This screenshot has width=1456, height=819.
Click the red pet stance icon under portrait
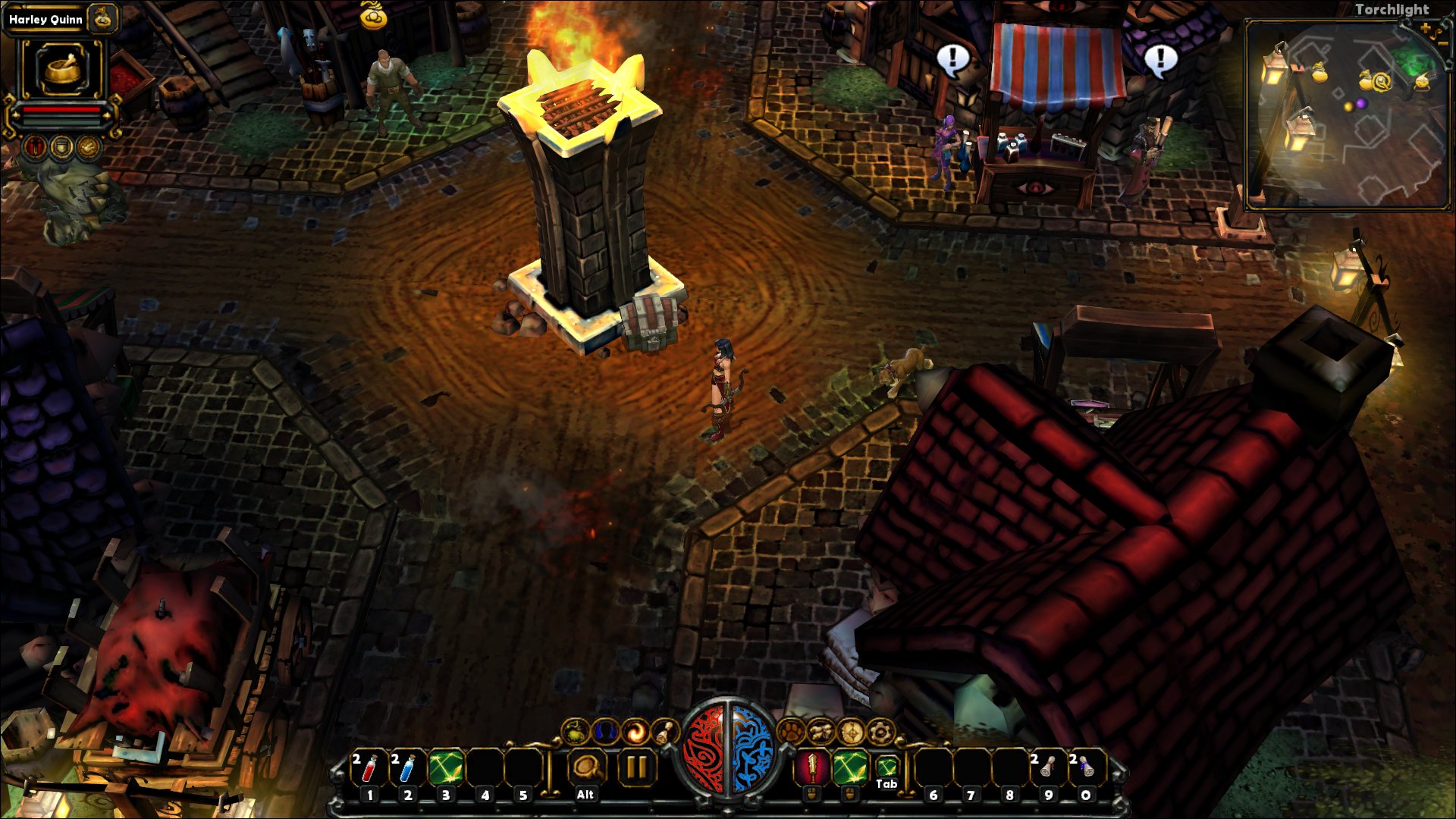pyautogui.click(x=35, y=146)
